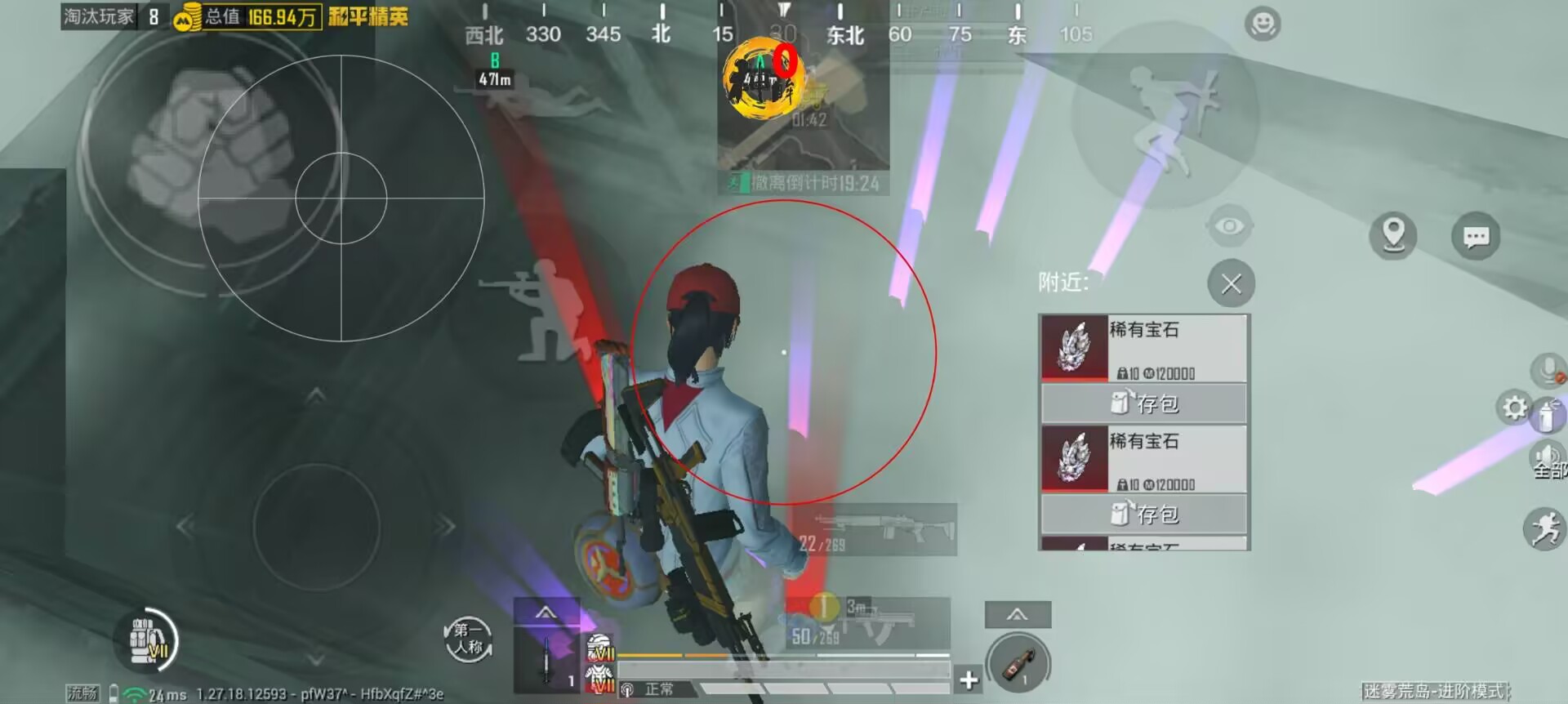Store the first 稀有宝石 using 存包
Screen dimensions: 1568x704
(1143, 403)
